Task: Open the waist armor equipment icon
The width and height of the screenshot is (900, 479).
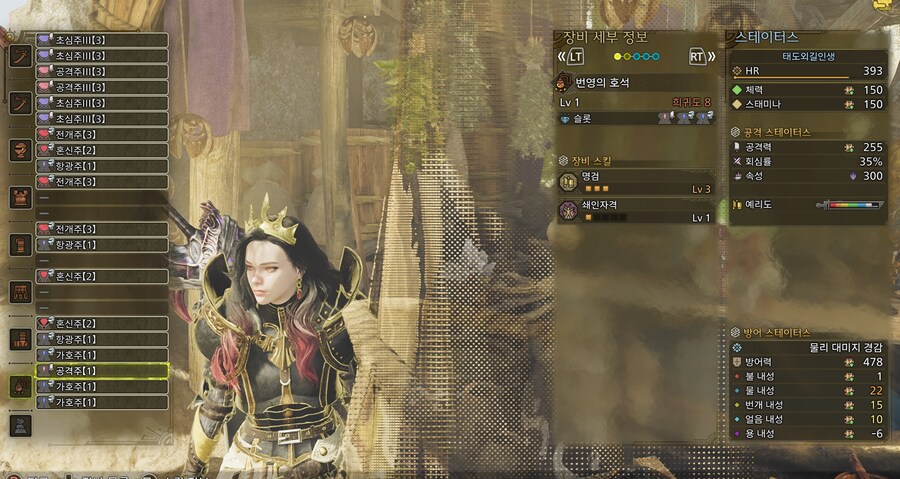Action: (21, 292)
